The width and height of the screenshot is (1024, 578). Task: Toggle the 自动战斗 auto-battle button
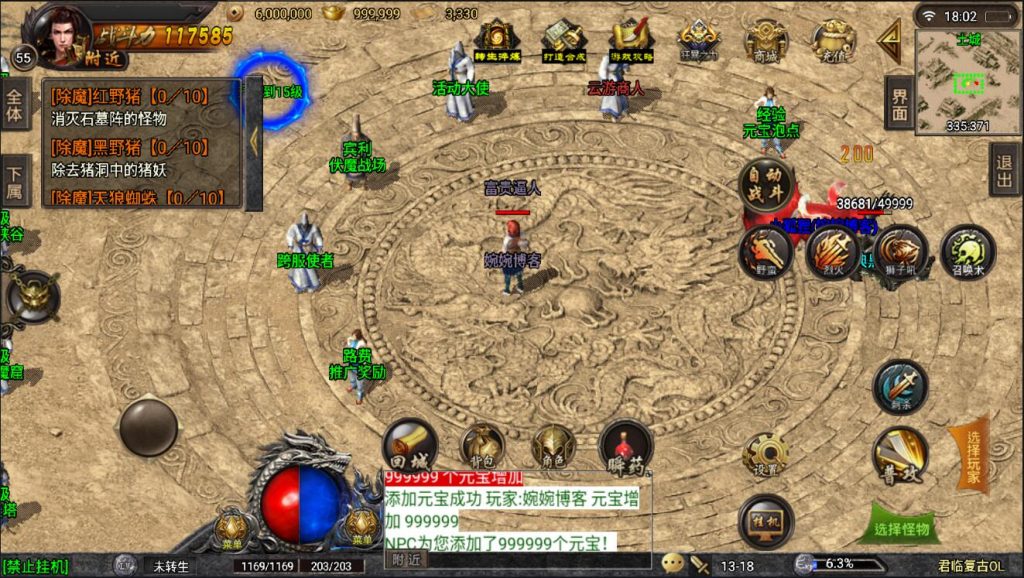tap(766, 185)
